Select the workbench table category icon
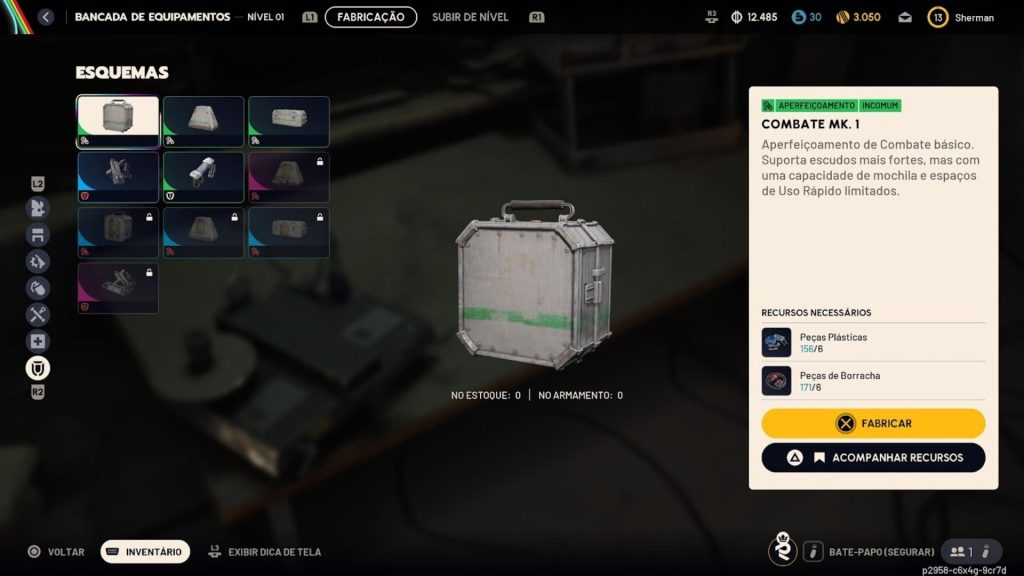 tap(38, 235)
